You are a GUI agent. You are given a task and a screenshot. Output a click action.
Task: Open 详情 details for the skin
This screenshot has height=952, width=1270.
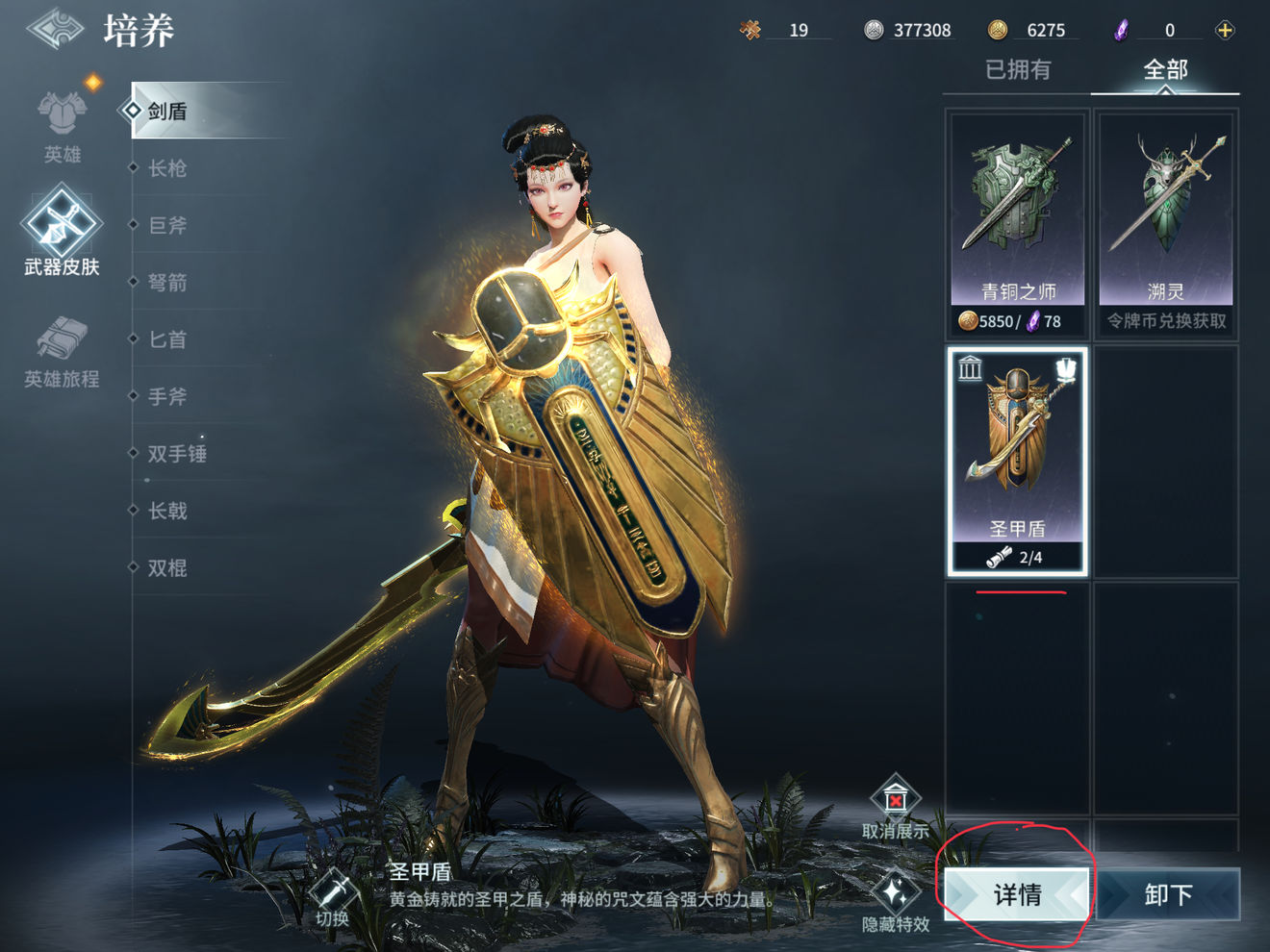(1017, 894)
